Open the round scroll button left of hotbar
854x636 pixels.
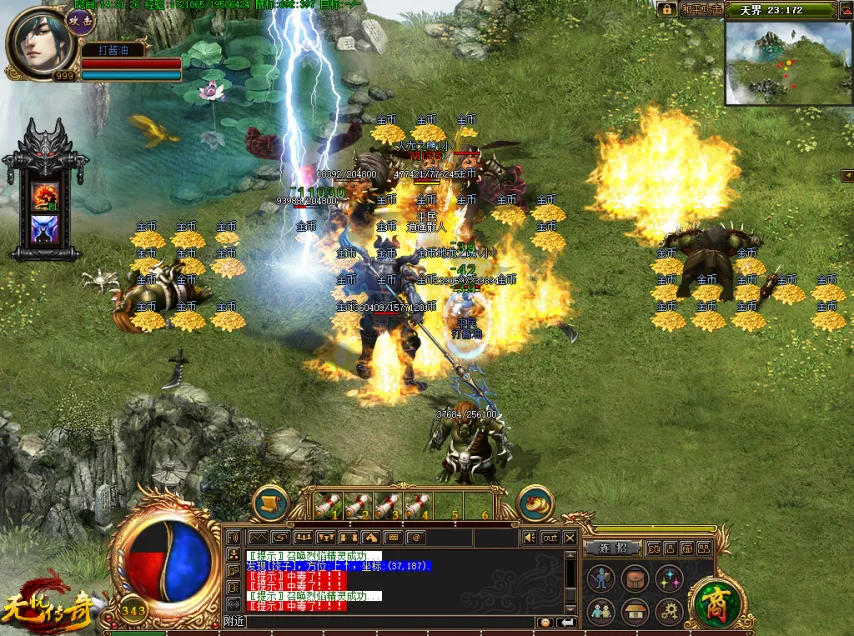coord(270,503)
